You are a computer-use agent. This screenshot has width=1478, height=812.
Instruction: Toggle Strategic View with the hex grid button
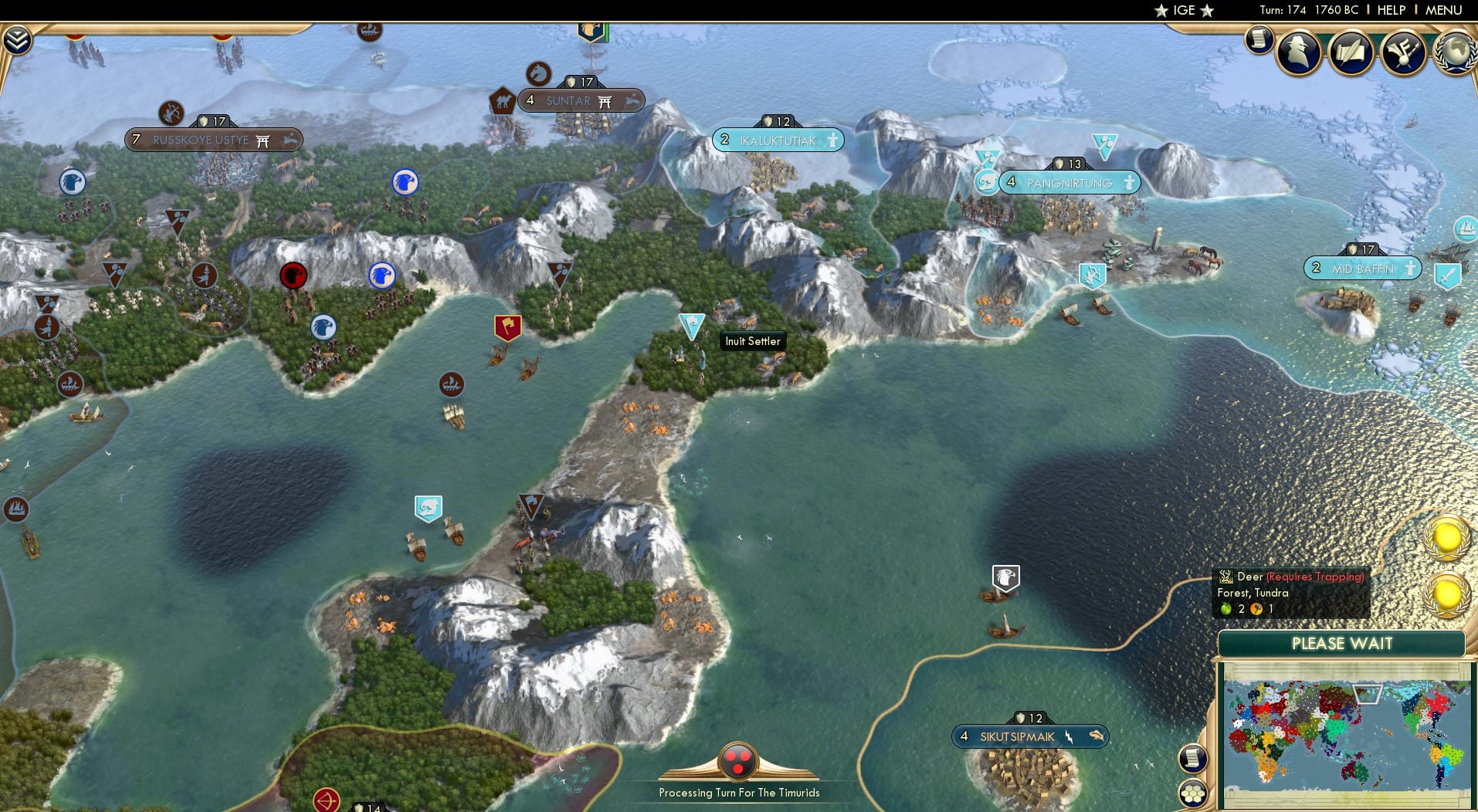(x=1193, y=791)
